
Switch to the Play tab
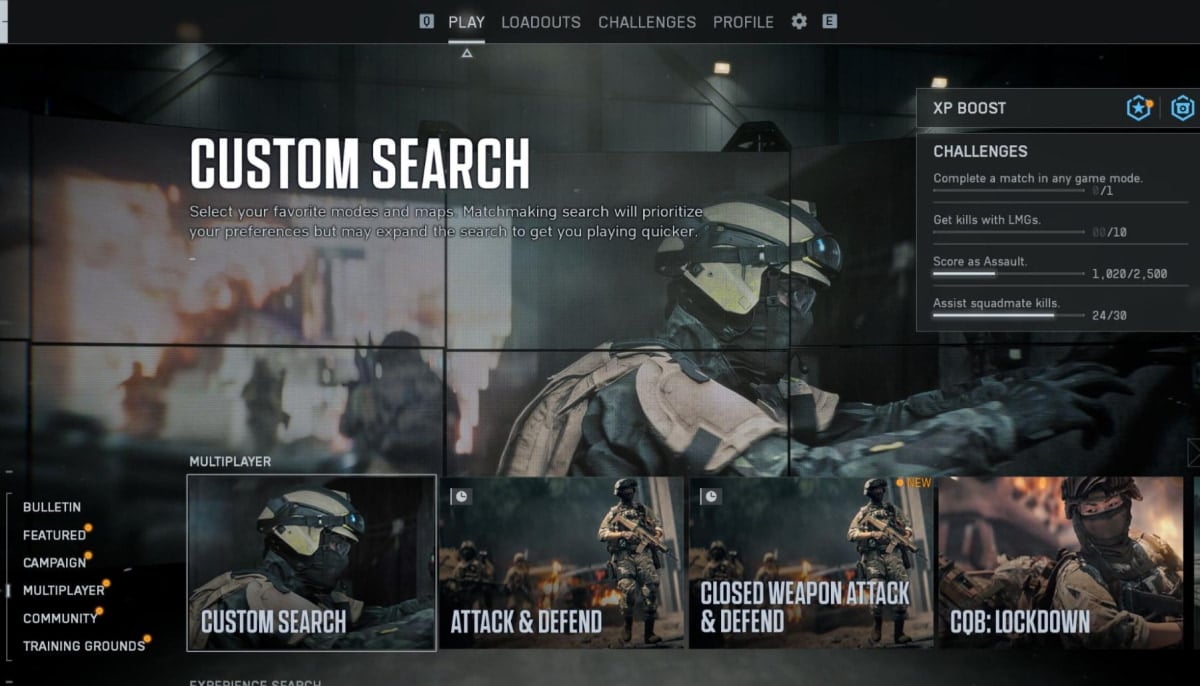coord(466,22)
